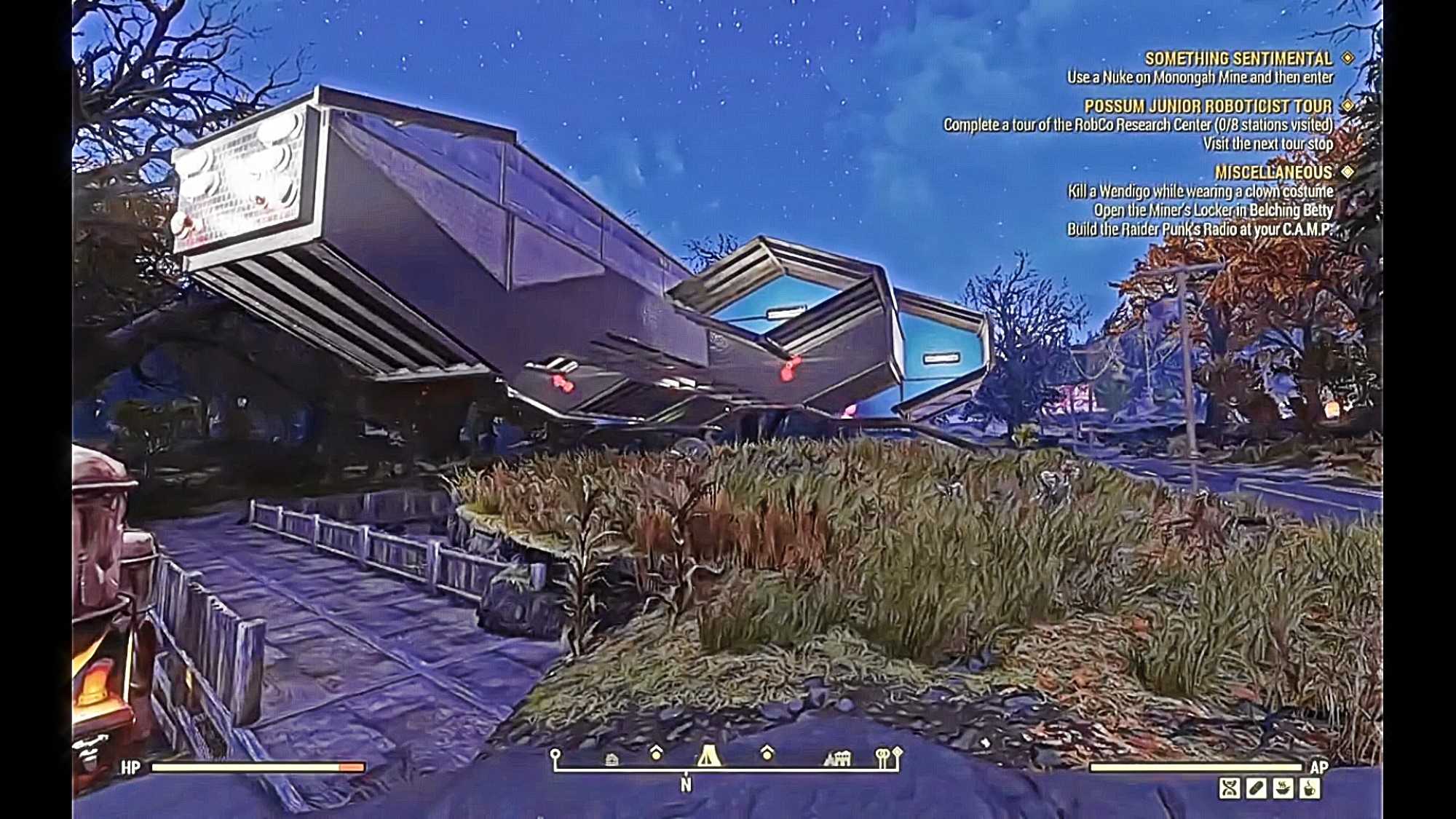Choose the Miner's Locker in Belching Betty objective

[1214, 210]
